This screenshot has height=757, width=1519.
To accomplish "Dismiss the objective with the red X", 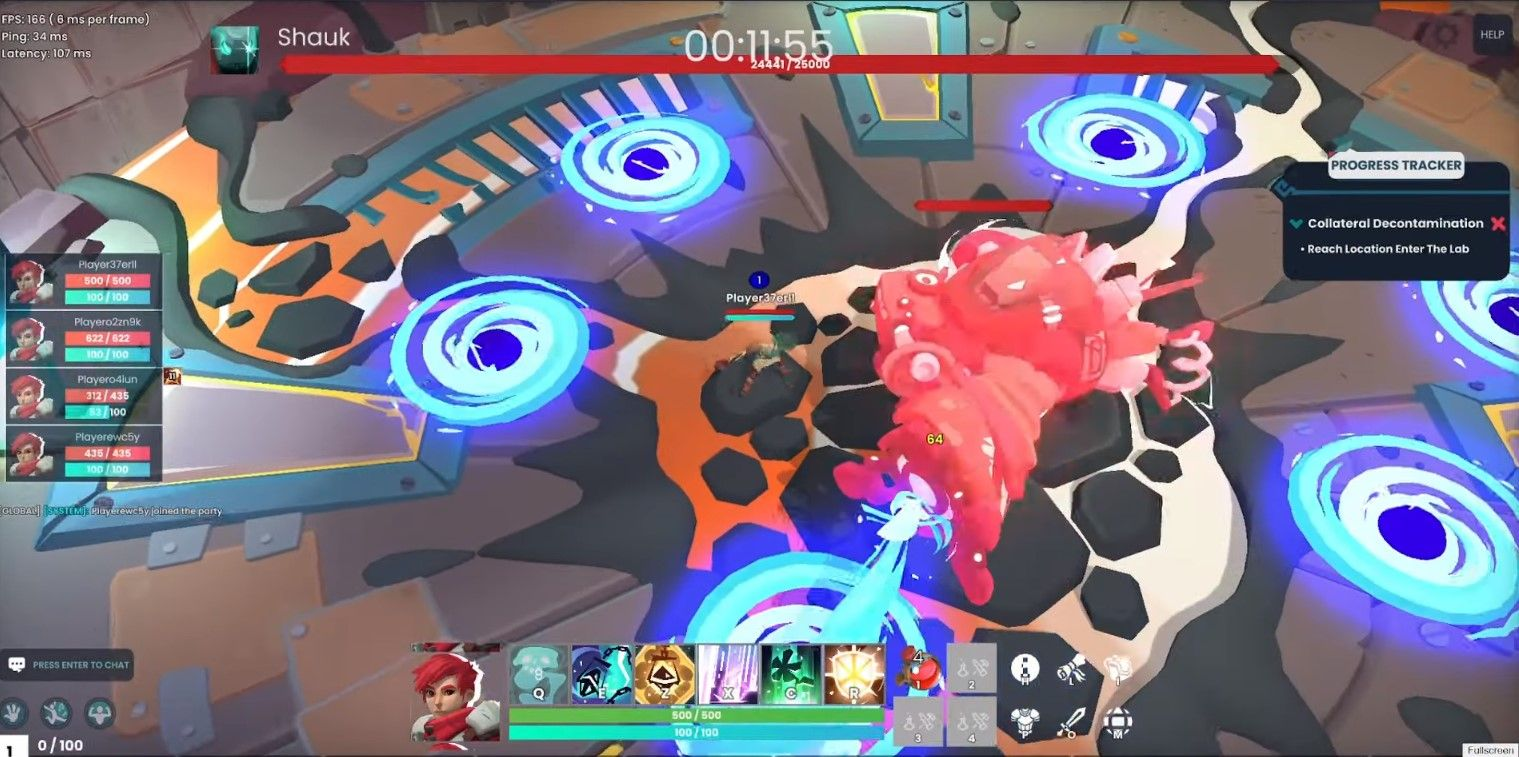I will [x=1497, y=223].
